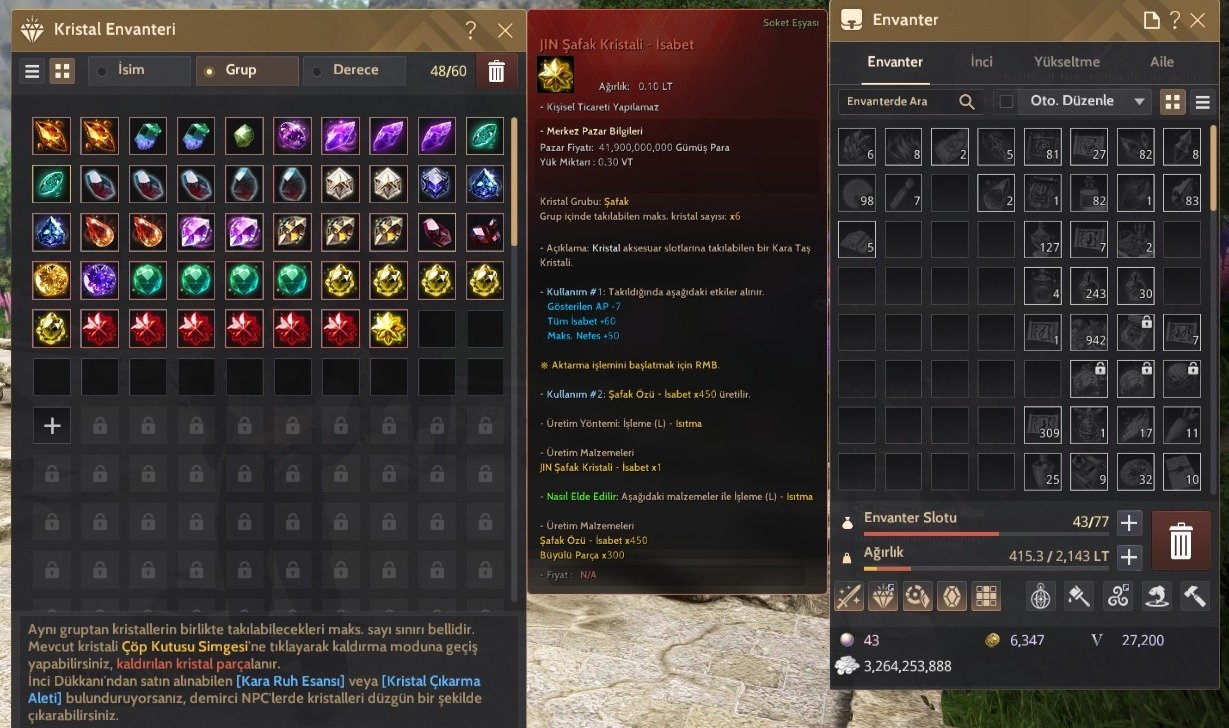Increase Ağırlık limit with plus button
The width and height of the screenshot is (1229, 728).
coord(1129,557)
